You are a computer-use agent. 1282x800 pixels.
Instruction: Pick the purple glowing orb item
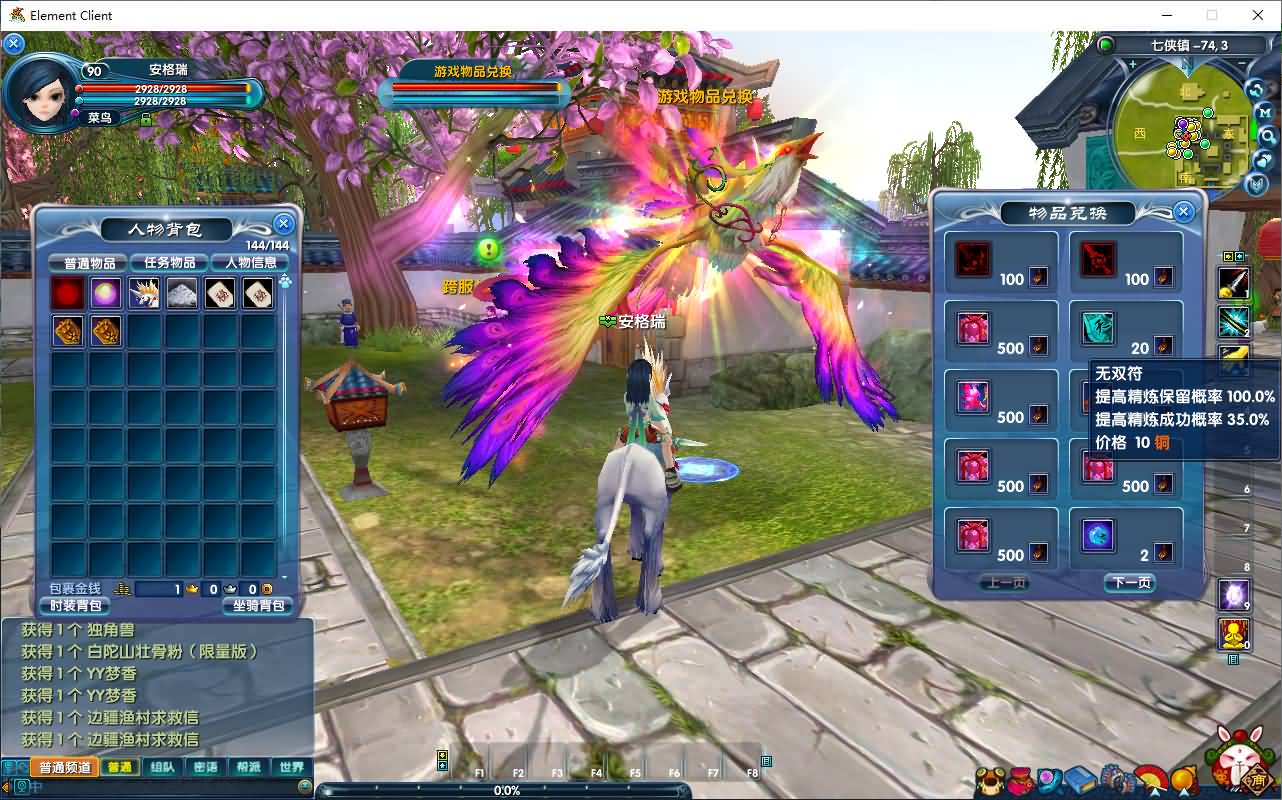(x=106, y=293)
